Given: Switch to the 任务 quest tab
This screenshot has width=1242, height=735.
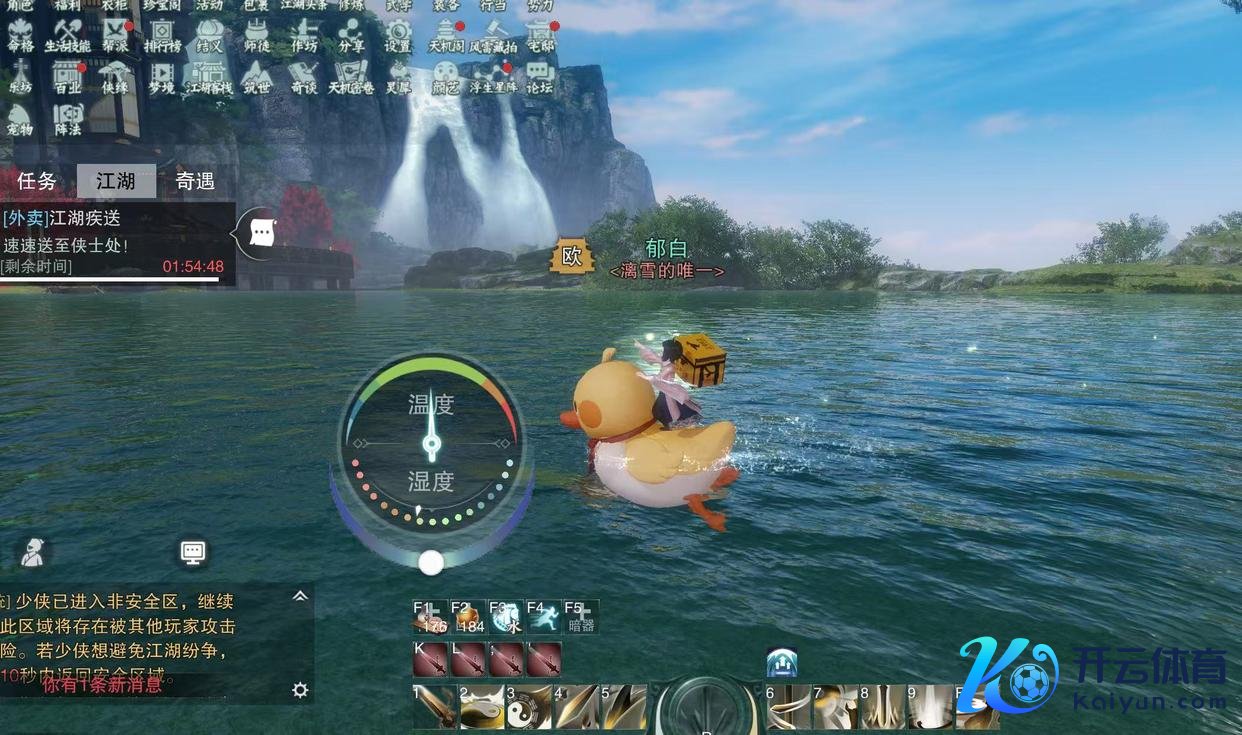Looking at the screenshot, I should pos(37,181).
